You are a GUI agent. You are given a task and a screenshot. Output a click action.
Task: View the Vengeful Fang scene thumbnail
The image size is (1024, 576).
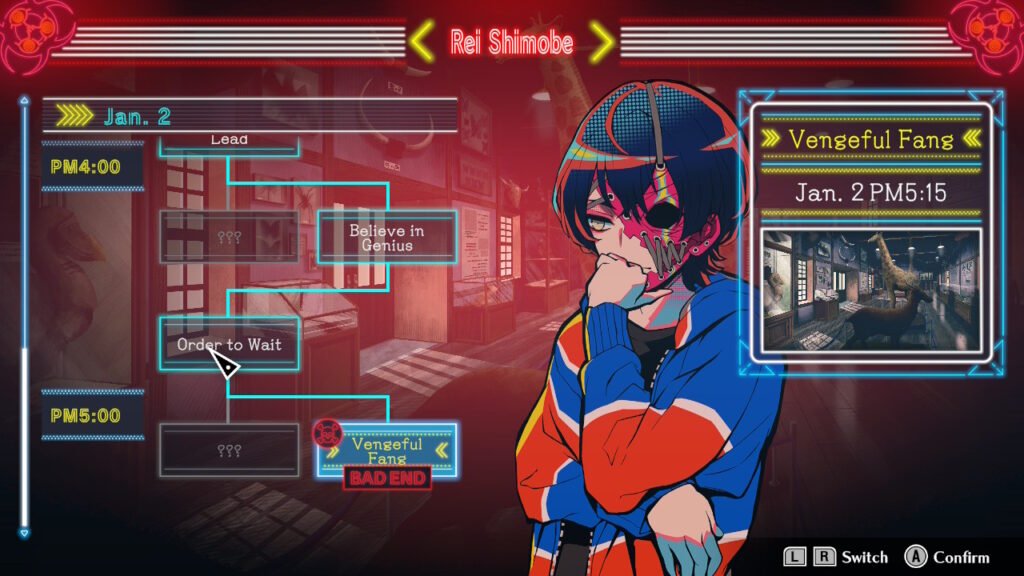point(869,291)
